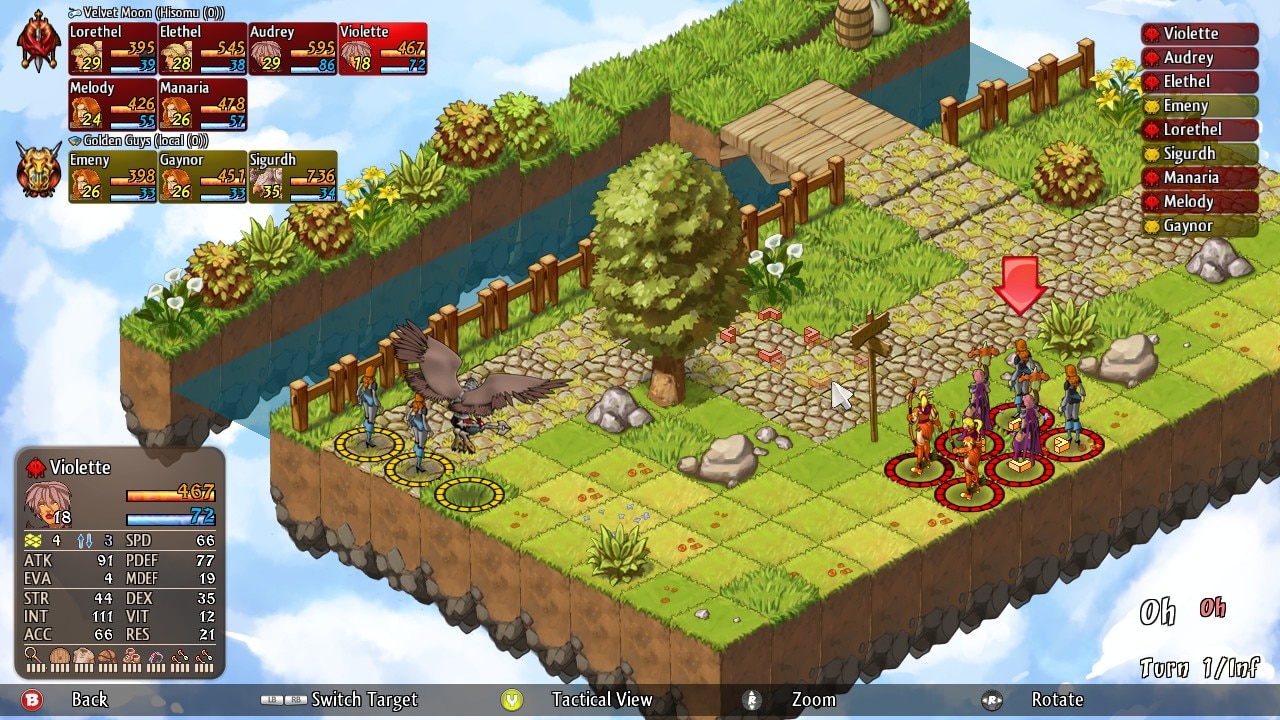Click Sigurdh's team status card

pos(293,177)
